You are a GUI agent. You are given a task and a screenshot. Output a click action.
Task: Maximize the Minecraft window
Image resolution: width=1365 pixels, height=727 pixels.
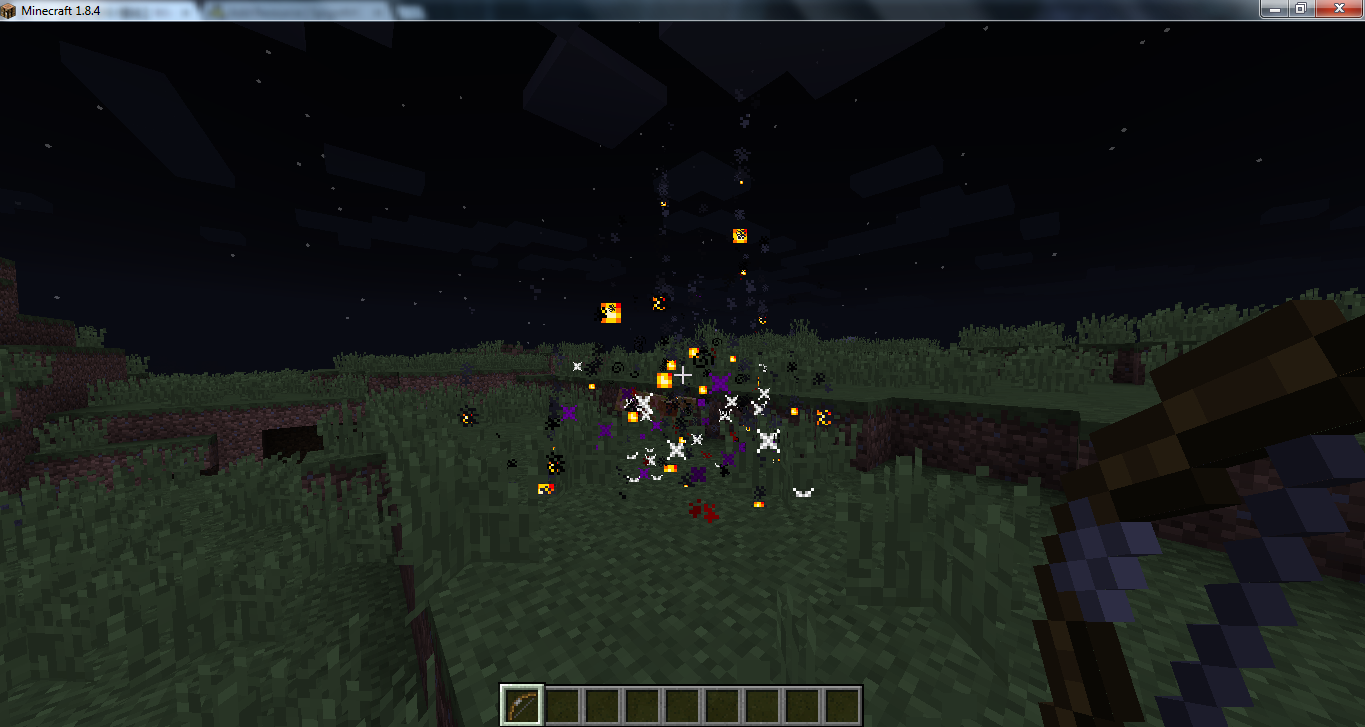point(1301,9)
